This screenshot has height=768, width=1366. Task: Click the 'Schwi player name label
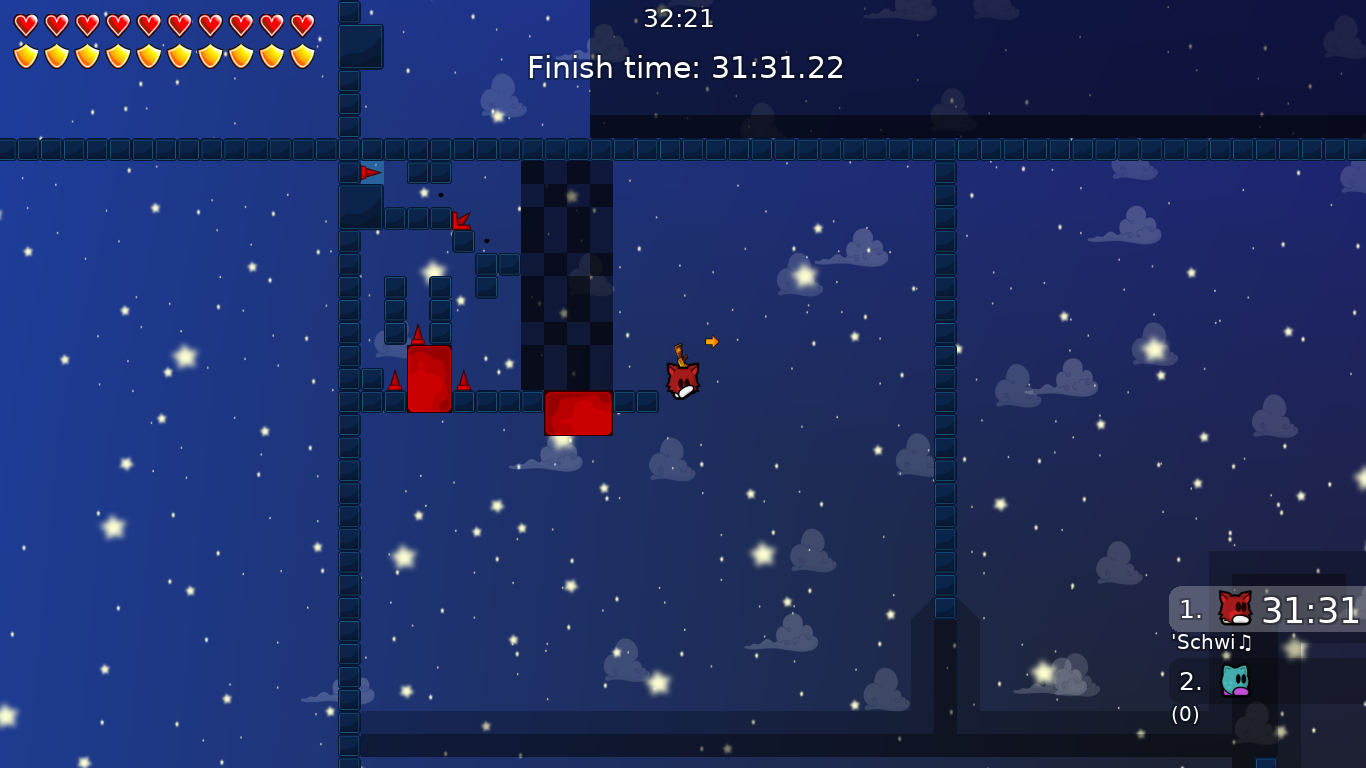(x=1203, y=641)
